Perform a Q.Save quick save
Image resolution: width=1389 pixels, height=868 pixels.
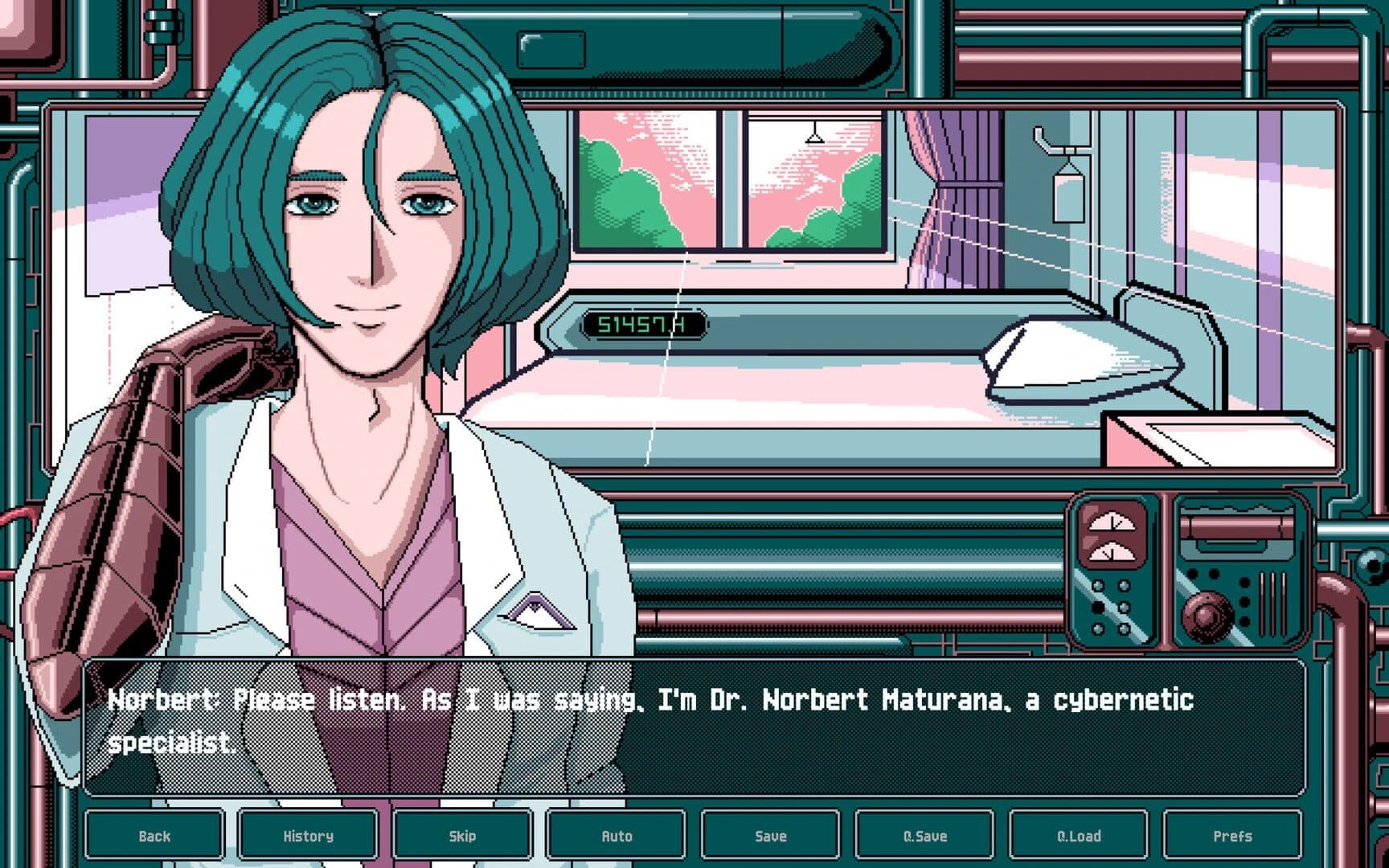point(924,836)
